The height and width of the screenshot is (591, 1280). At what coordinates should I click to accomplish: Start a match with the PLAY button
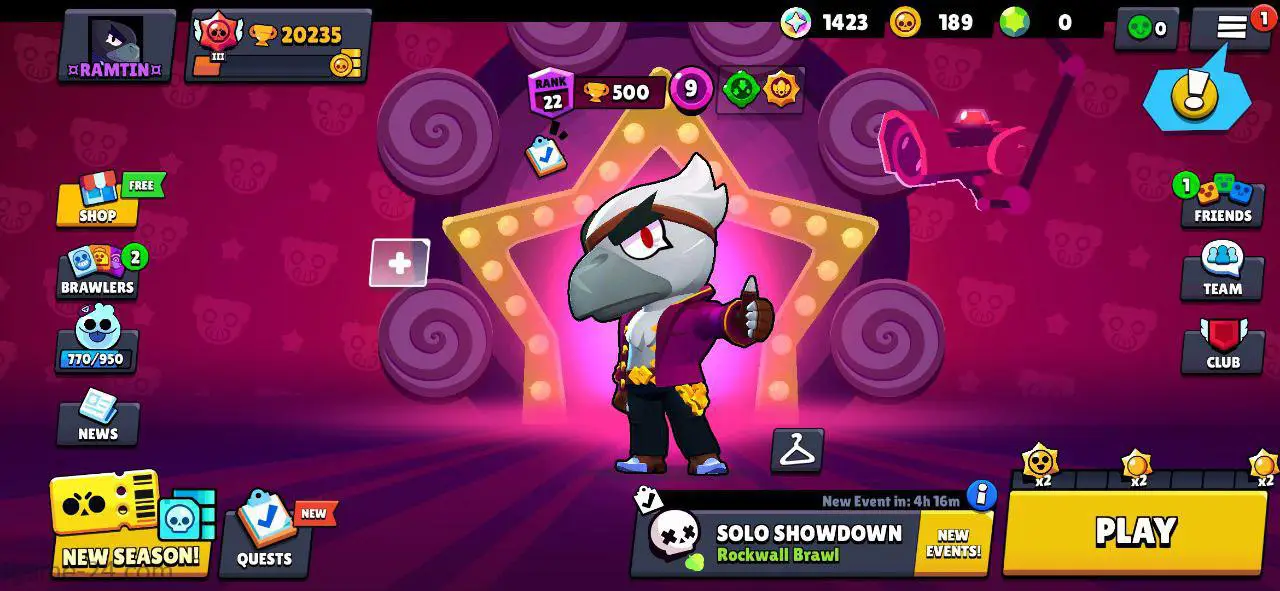tap(1135, 532)
